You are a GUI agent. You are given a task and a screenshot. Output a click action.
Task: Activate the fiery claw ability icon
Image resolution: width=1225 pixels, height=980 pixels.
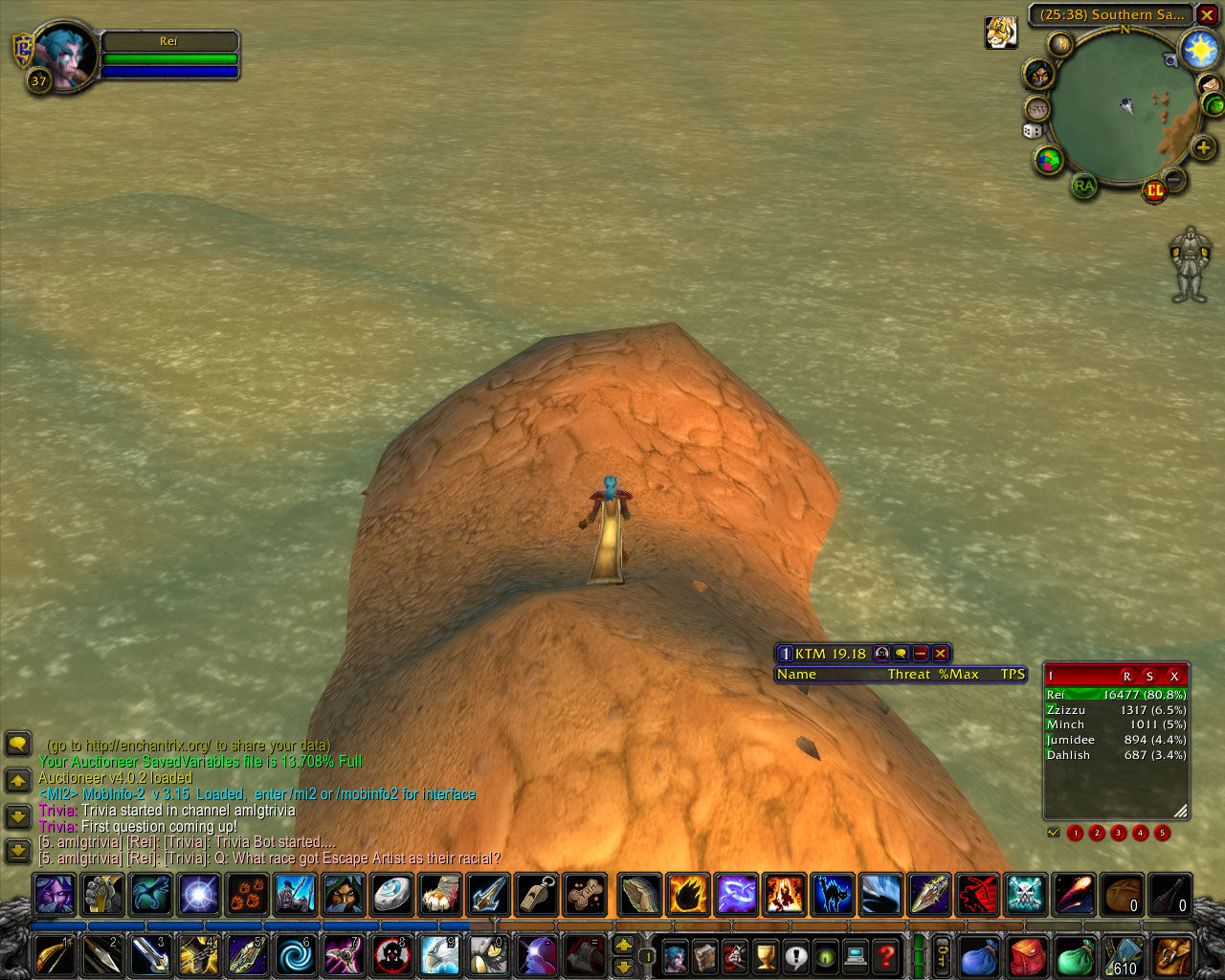coord(687,895)
